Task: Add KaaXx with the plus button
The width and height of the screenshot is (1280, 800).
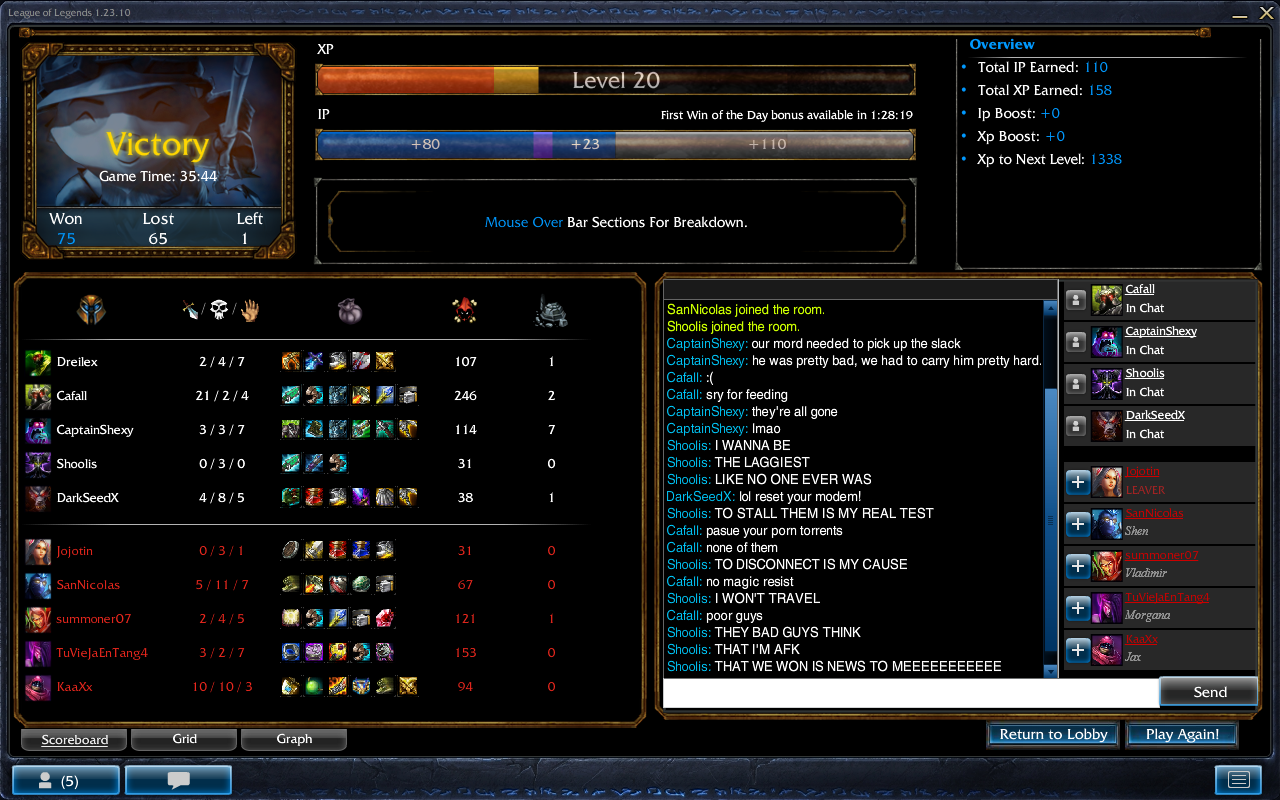Action: tap(1078, 650)
